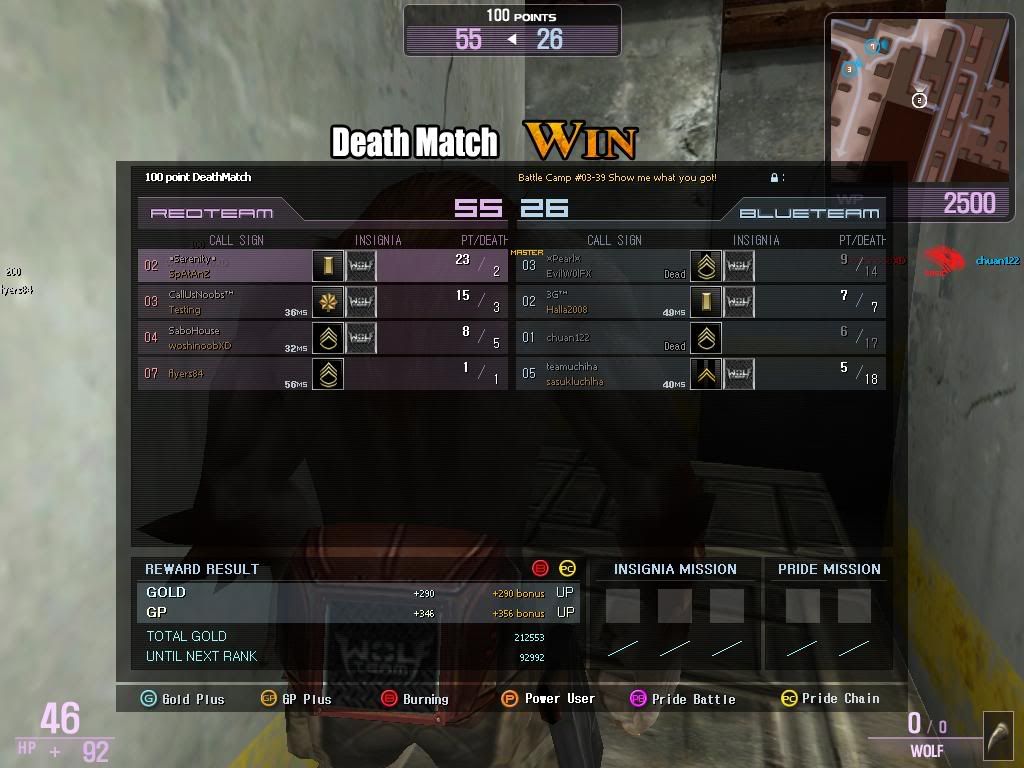The image size is (1024, 768).
Task: Choose woshinoobXD in the scoreboard
Action: pyautogui.click(x=322, y=338)
